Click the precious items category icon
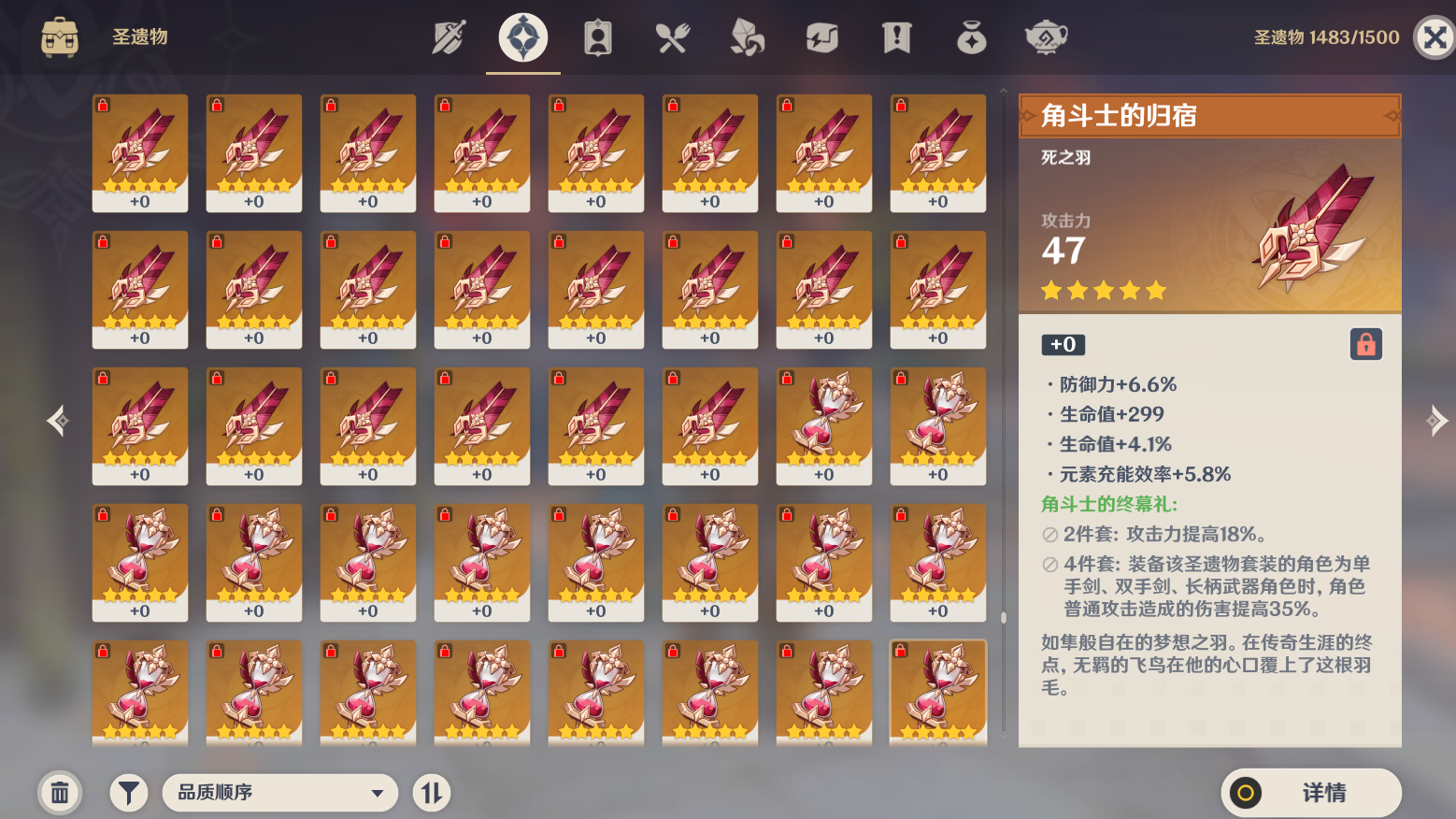The height and width of the screenshot is (819, 1456). pos(971,37)
